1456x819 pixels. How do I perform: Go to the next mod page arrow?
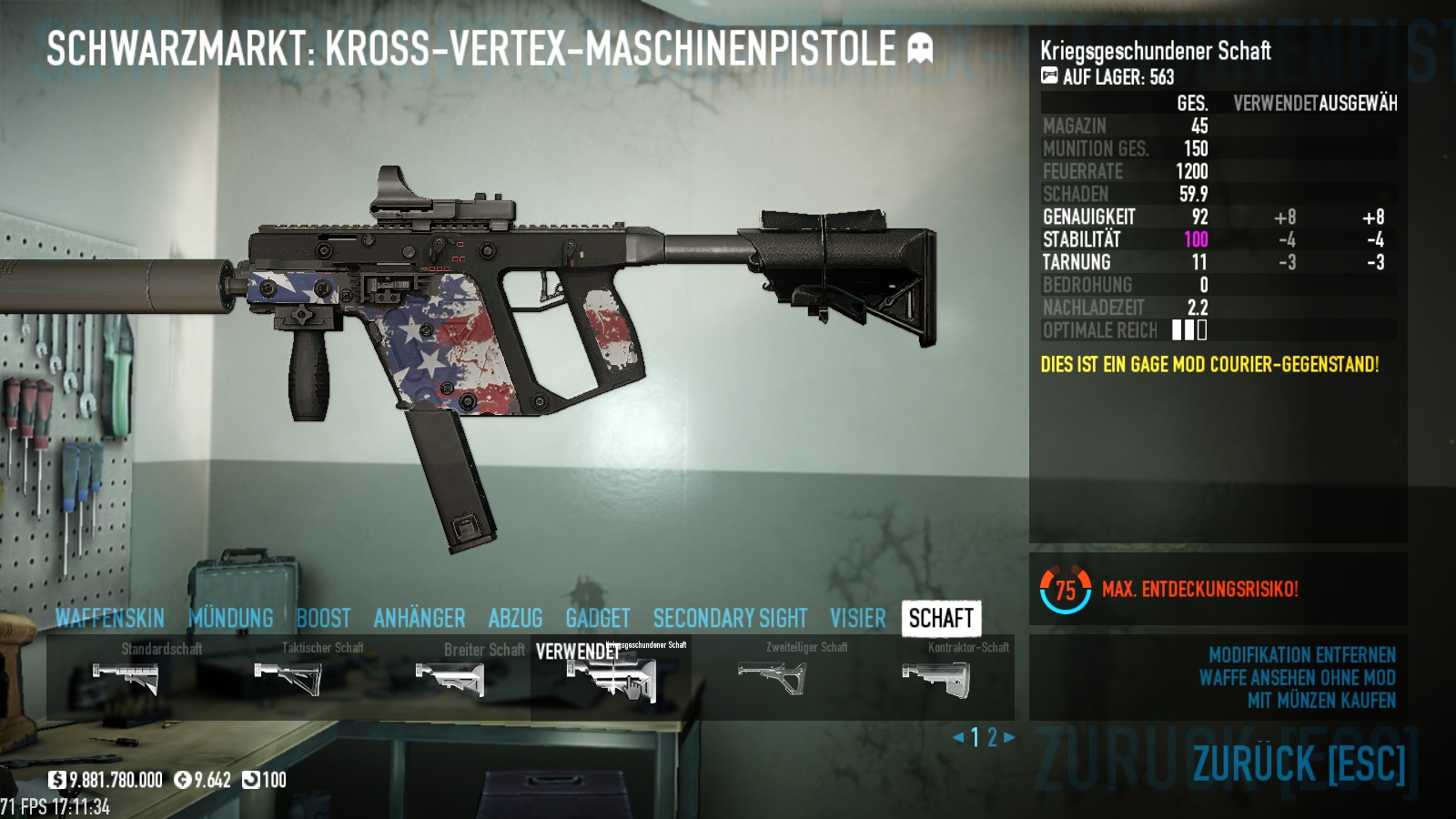[x=1008, y=737]
